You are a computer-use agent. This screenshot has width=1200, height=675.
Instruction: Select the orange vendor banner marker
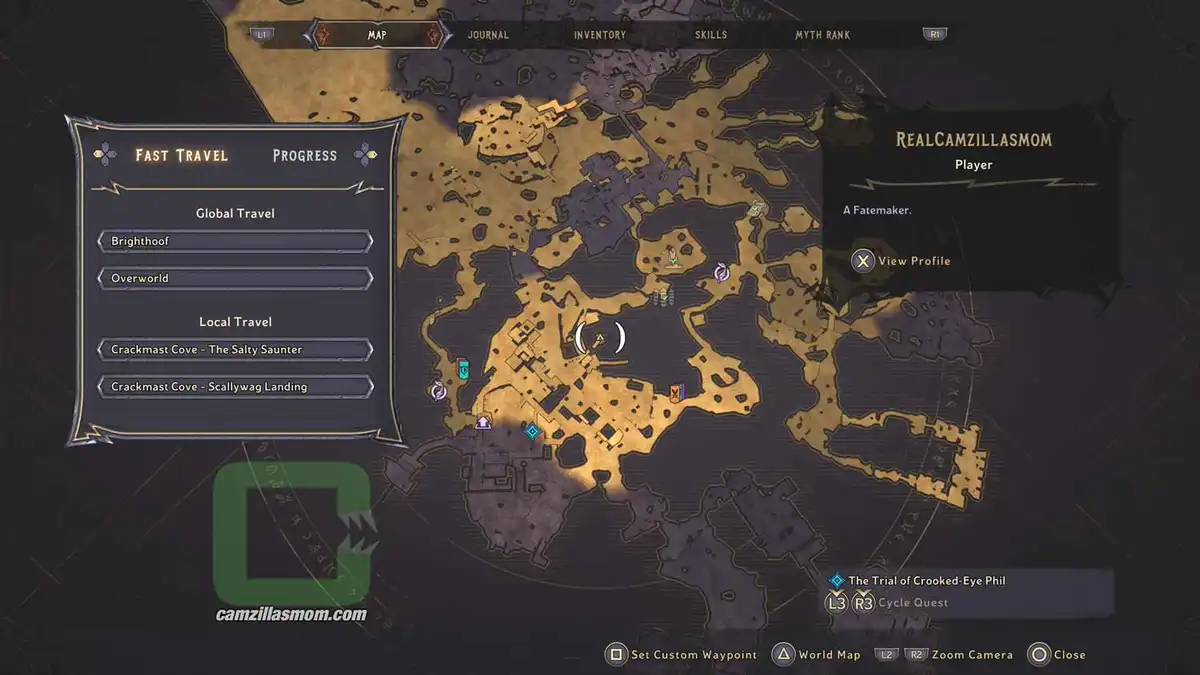click(677, 392)
